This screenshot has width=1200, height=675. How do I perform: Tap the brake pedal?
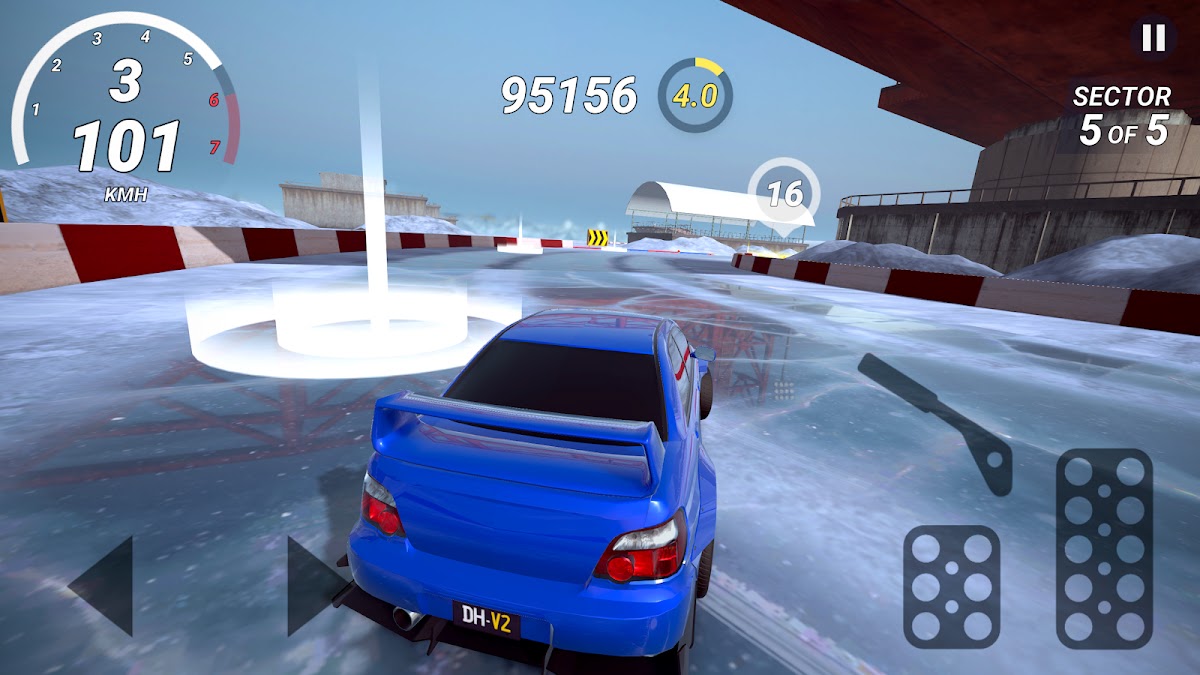pyautogui.click(x=951, y=586)
